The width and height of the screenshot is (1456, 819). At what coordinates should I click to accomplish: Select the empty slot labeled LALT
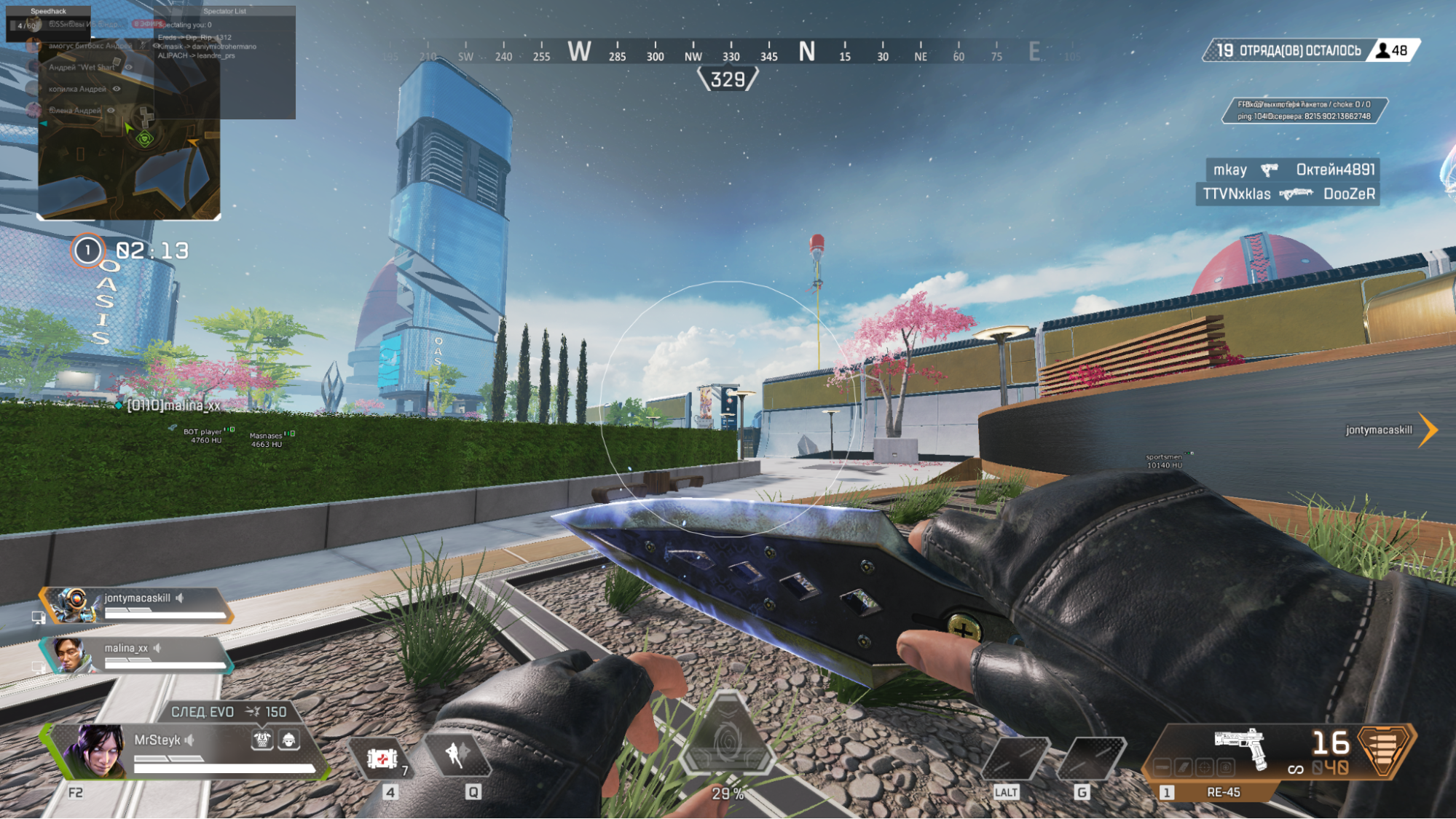pos(1015,759)
